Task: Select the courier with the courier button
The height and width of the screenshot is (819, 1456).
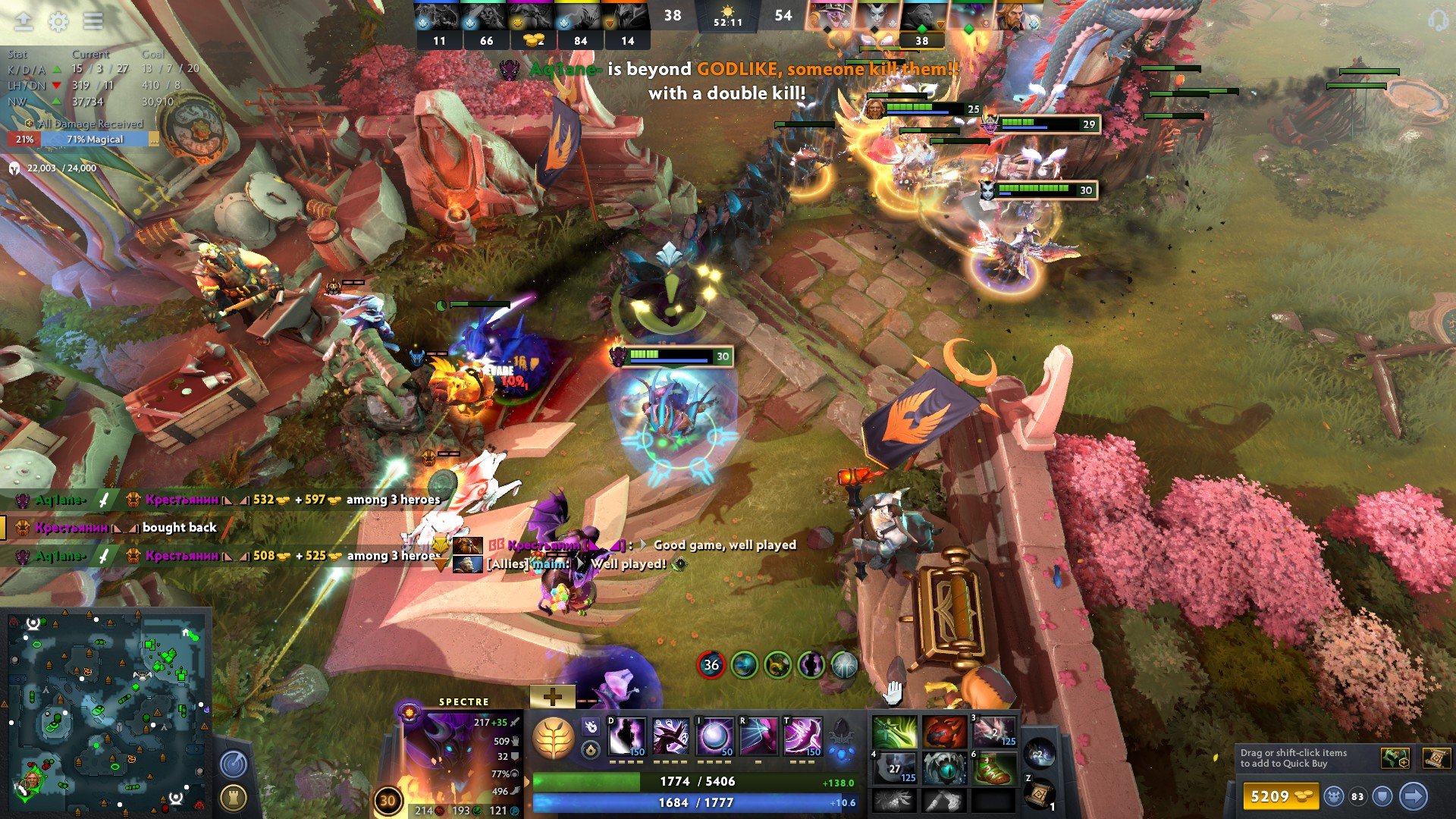Action: 1334,796
